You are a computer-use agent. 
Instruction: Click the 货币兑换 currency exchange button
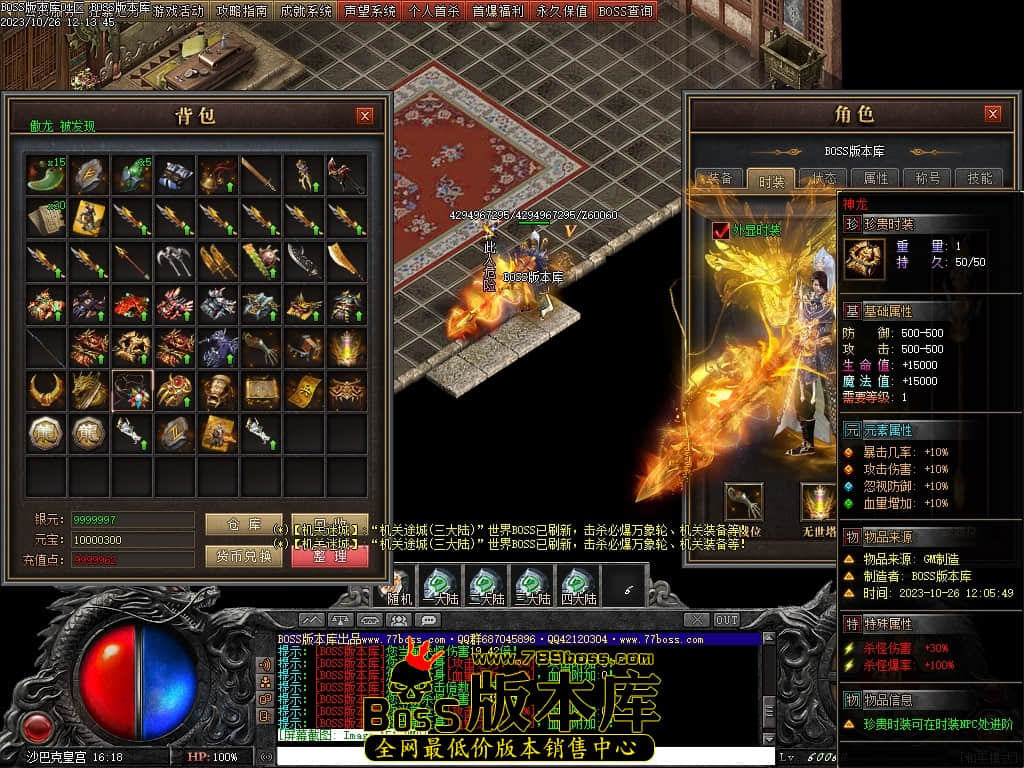243,556
